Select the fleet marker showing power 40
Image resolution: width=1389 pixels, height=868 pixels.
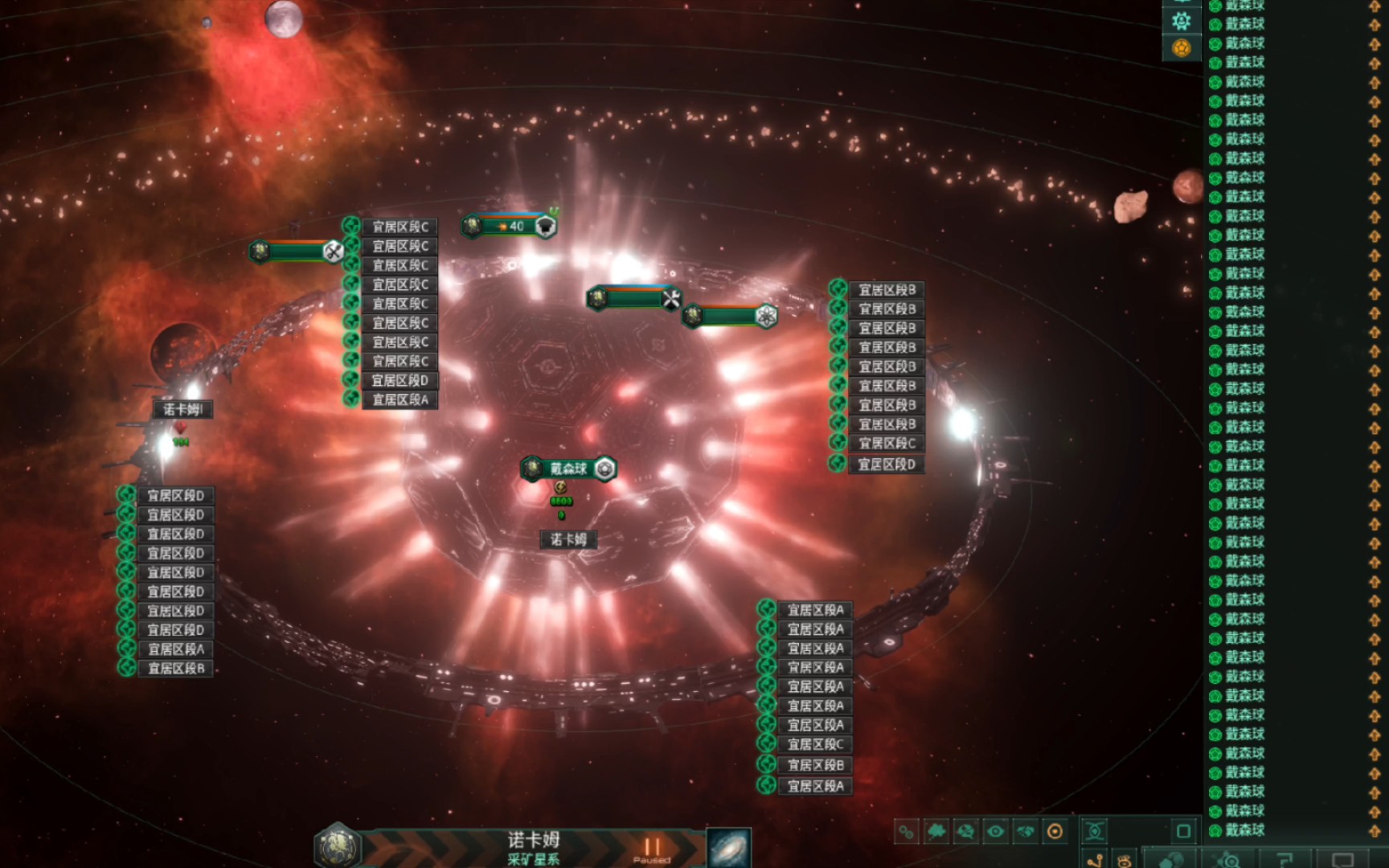510,227
